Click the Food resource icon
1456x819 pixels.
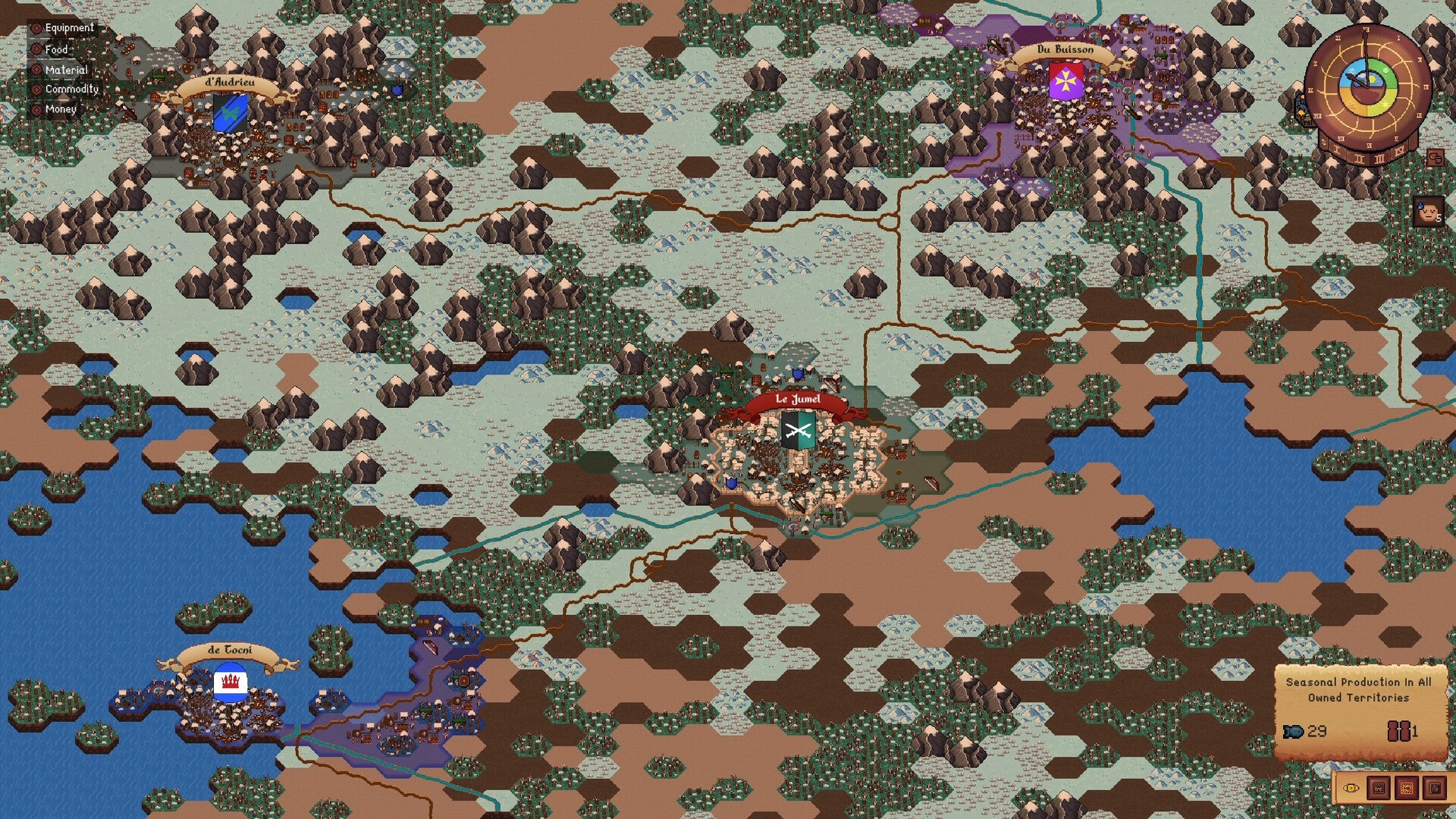coord(36,49)
